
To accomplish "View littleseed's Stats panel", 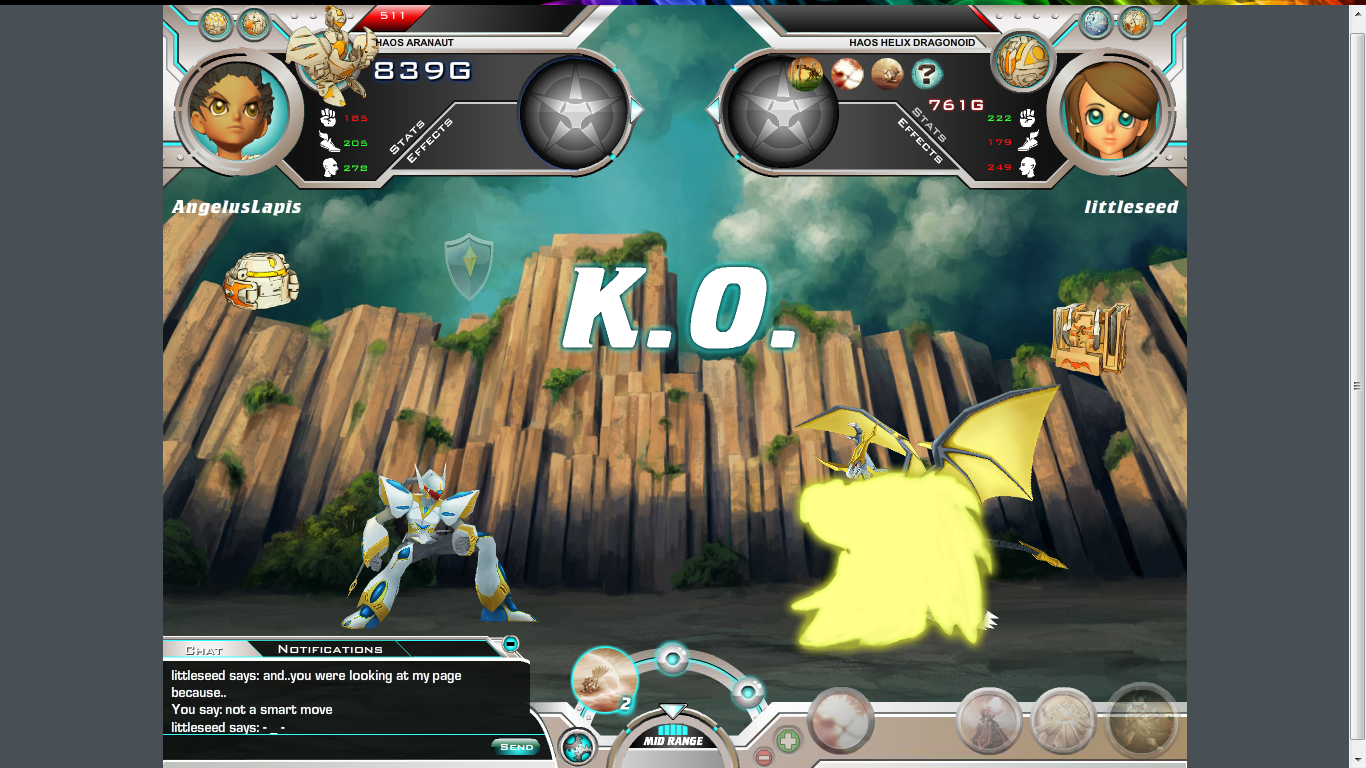I will (928, 127).
